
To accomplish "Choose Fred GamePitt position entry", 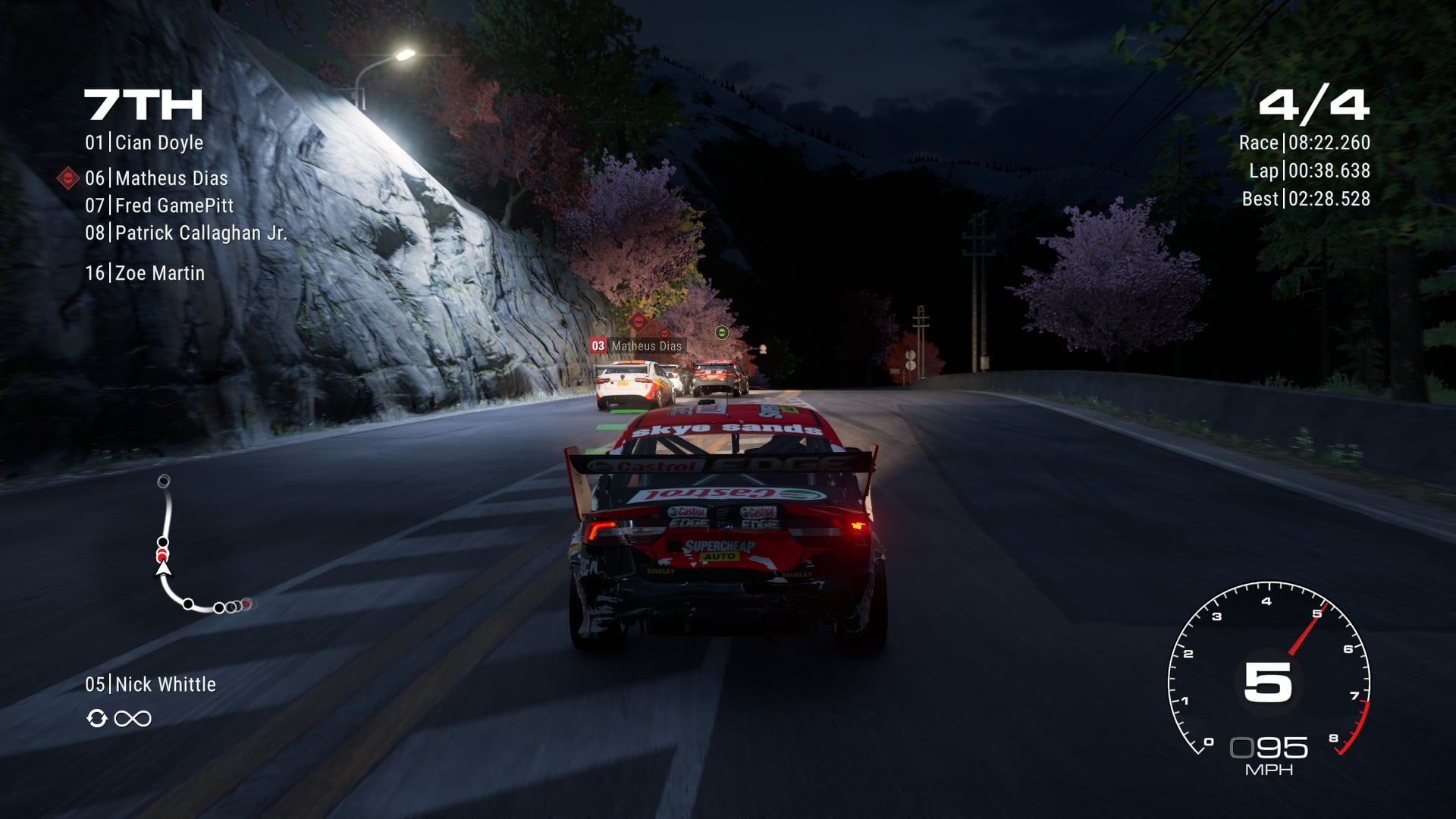I will [159, 206].
